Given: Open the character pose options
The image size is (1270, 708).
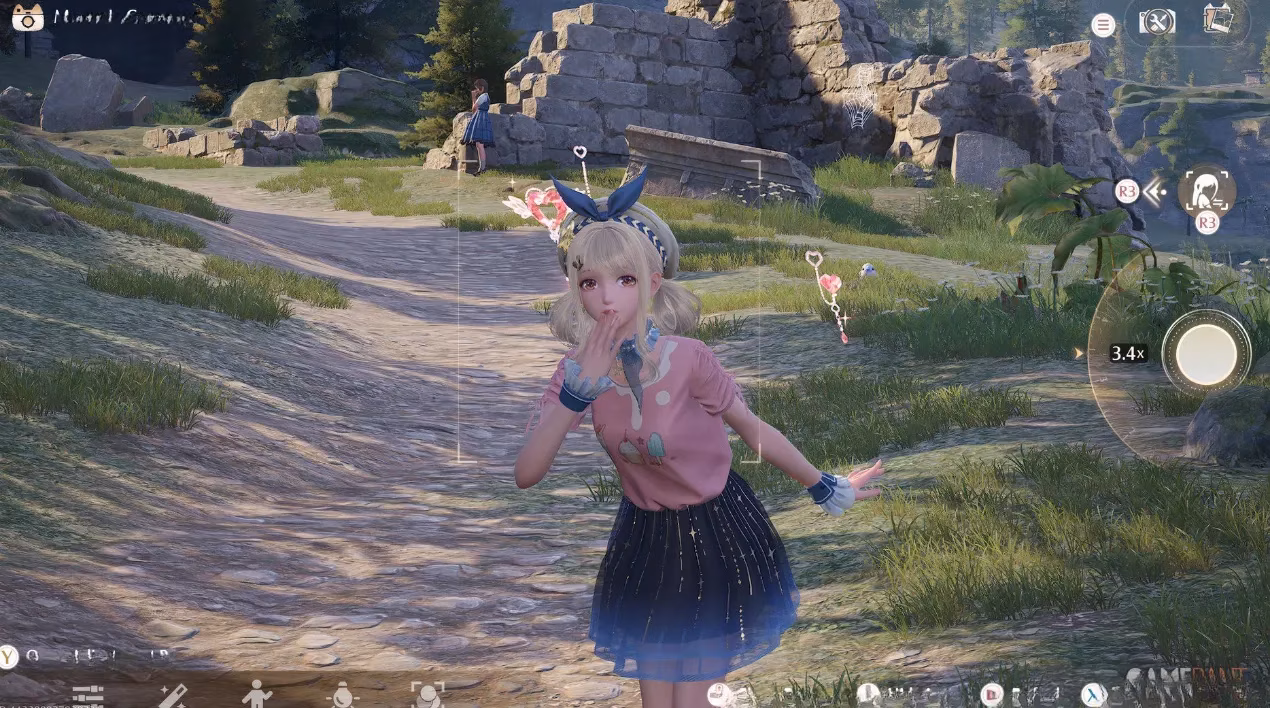Looking at the screenshot, I should [x=257, y=694].
